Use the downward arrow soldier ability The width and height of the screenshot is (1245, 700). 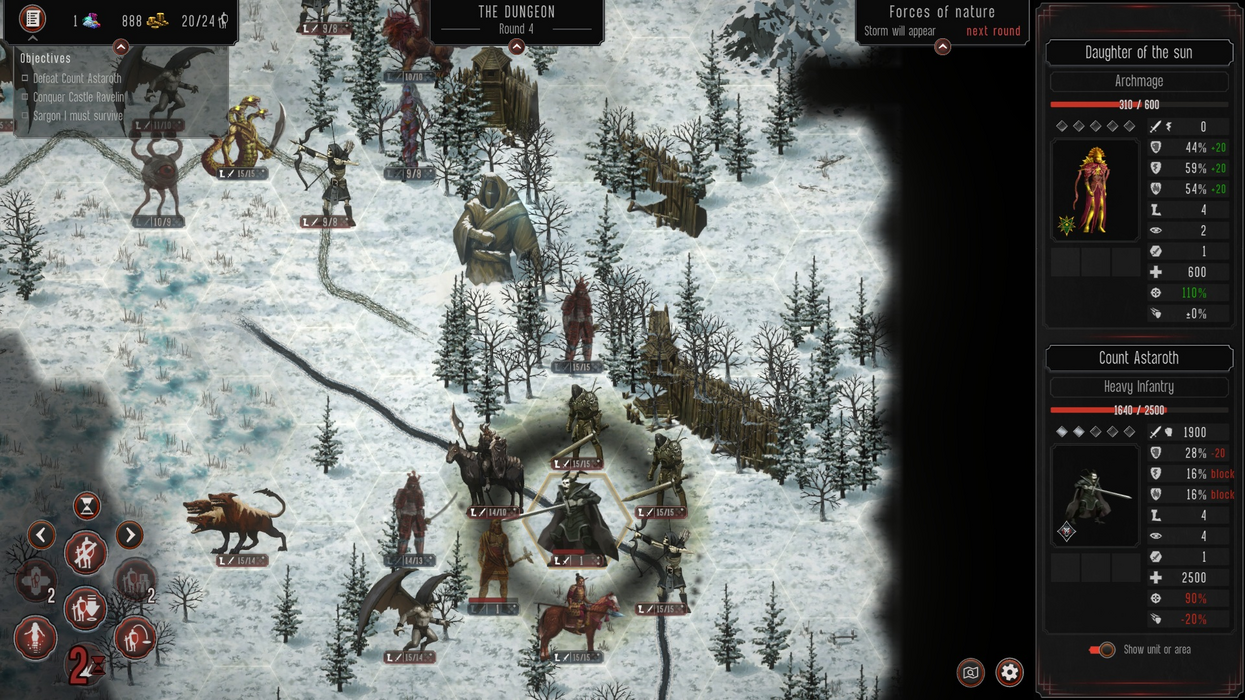(86, 609)
